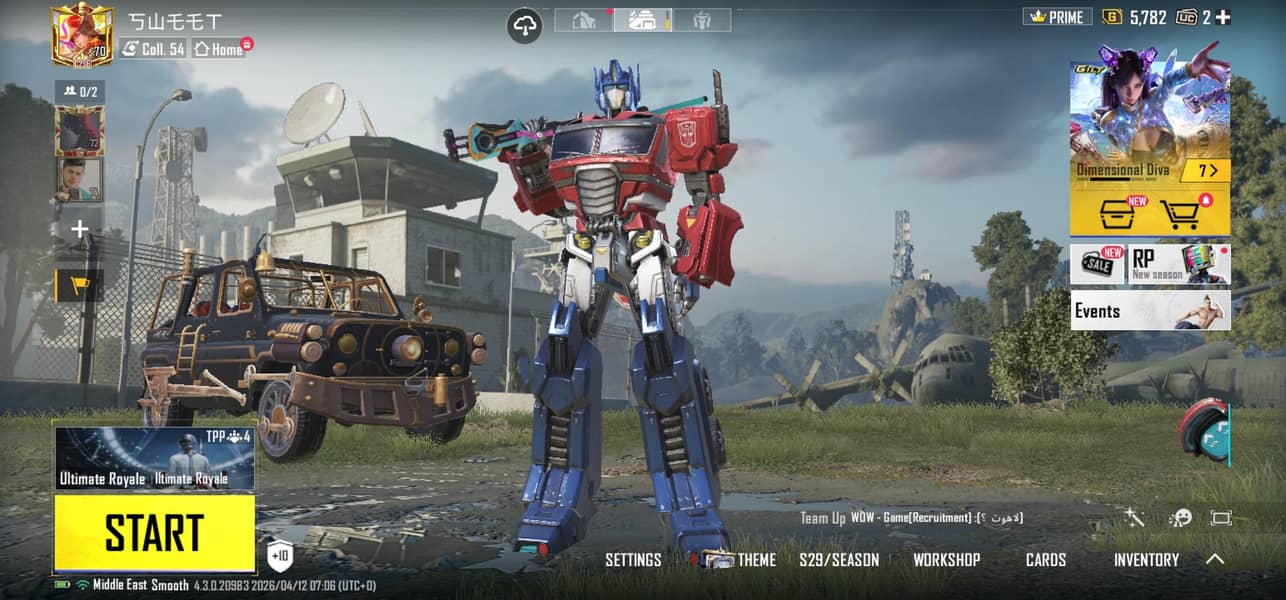Viewport: 1286px width, 600px height.
Task: Add UC with the plus button
Action: (1223, 17)
